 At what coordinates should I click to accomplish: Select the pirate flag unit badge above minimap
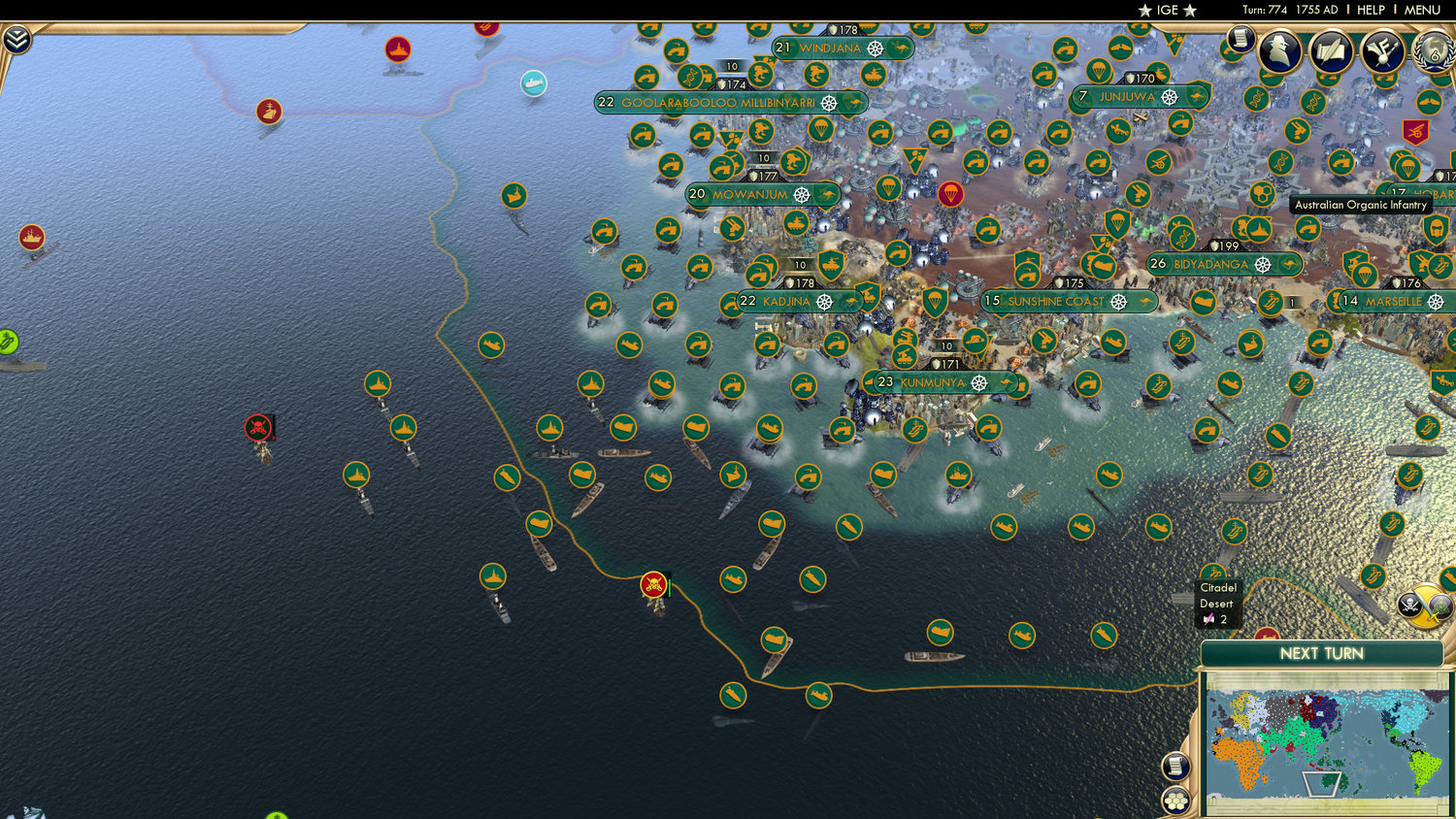1409,604
